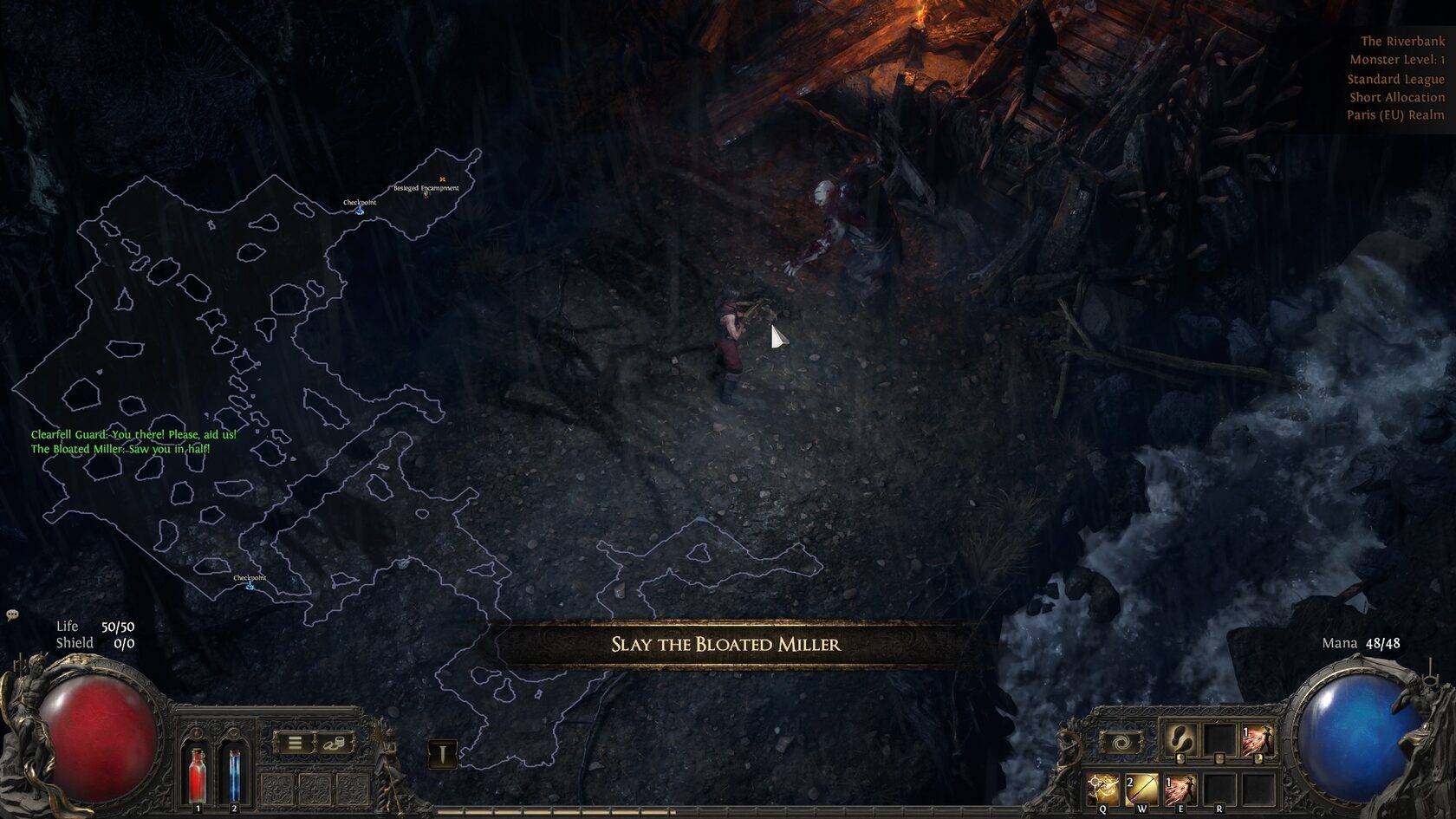Open the three-line menu button

pos(295,743)
